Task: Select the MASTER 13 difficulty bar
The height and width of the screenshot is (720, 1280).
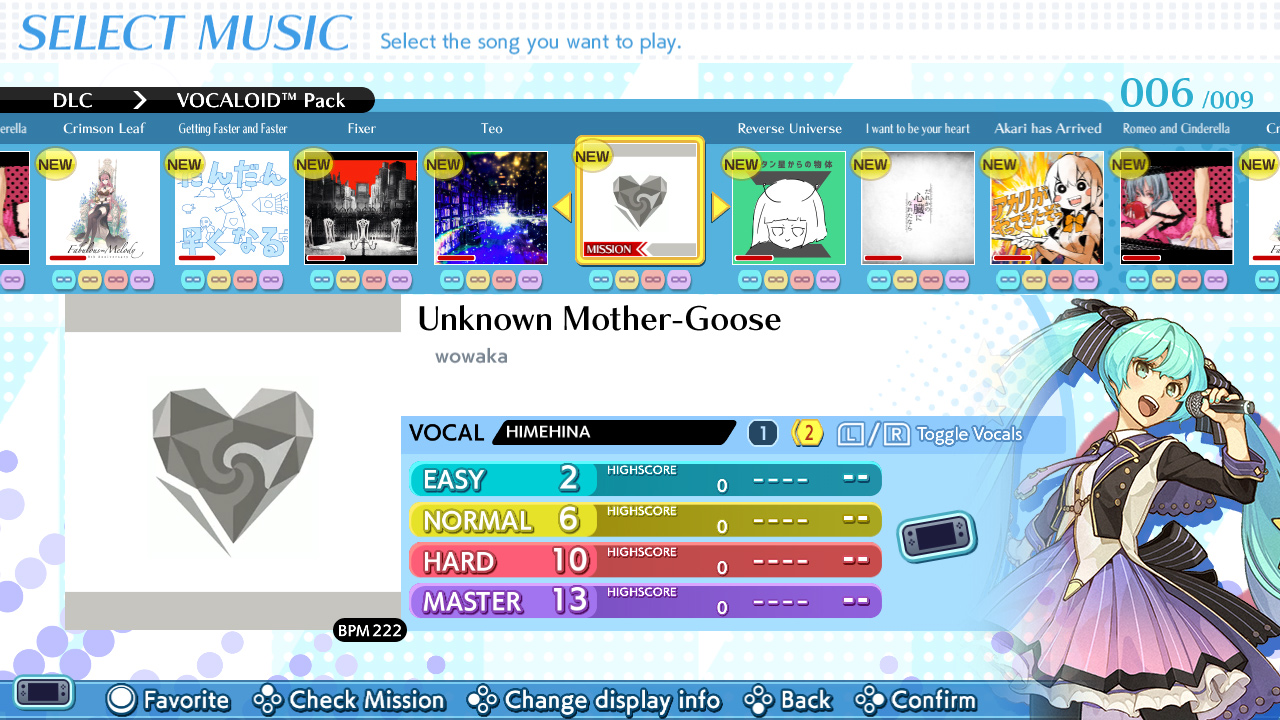Action: pyautogui.click(x=645, y=601)
